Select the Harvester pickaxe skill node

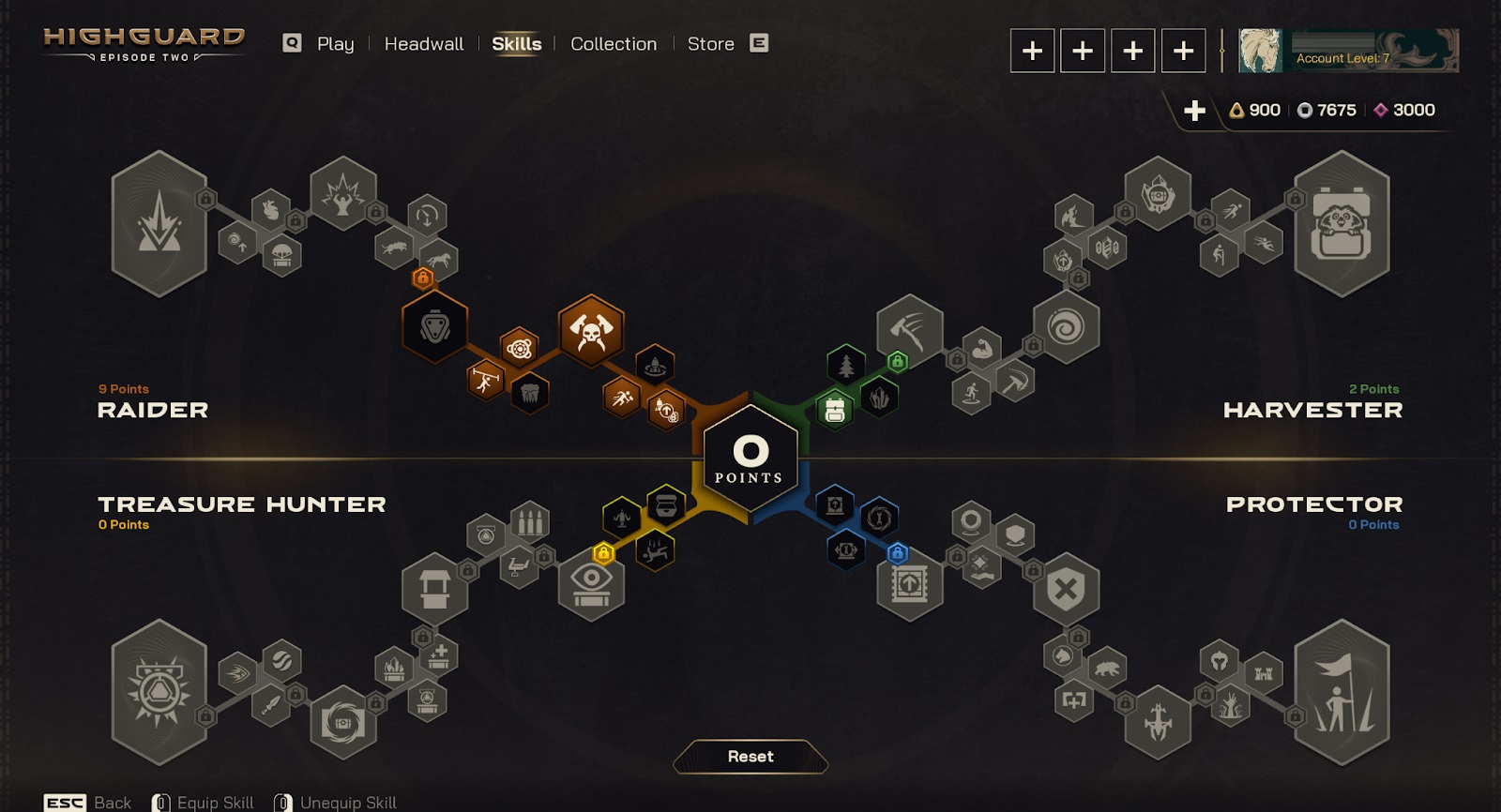[909, 329]
